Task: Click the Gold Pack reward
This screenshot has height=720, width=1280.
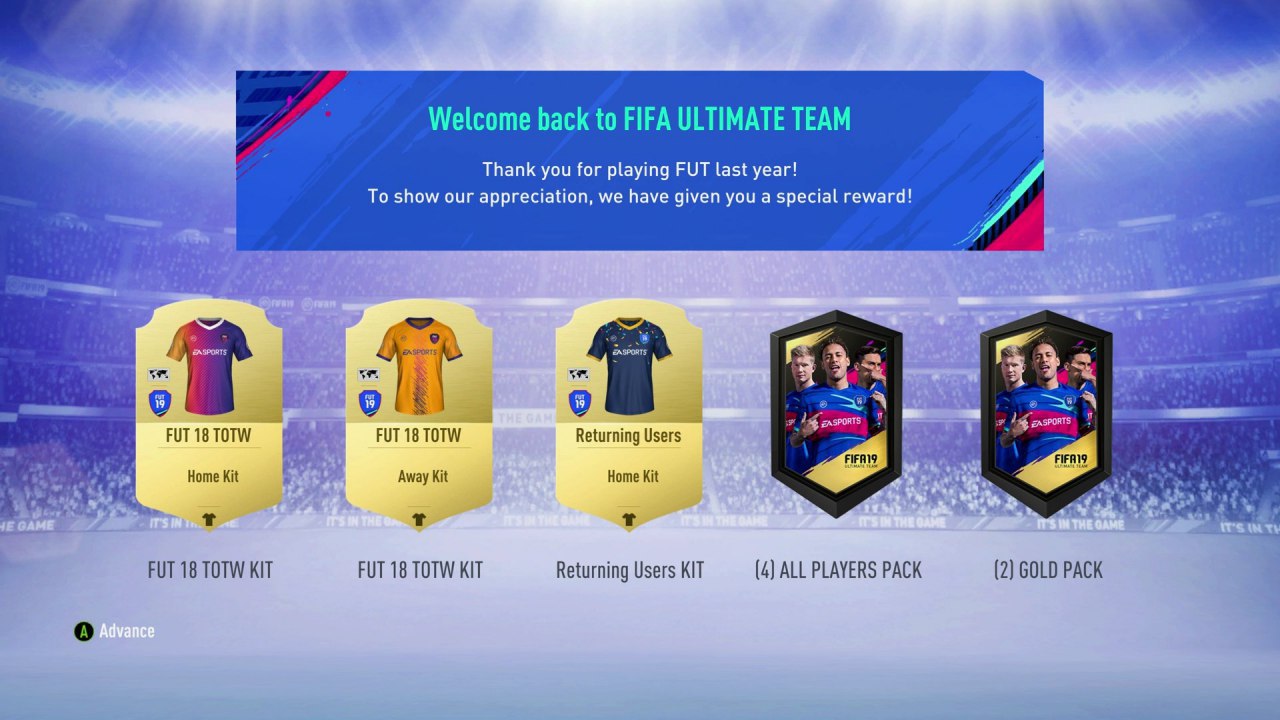Action: (x=1047, y=413)
